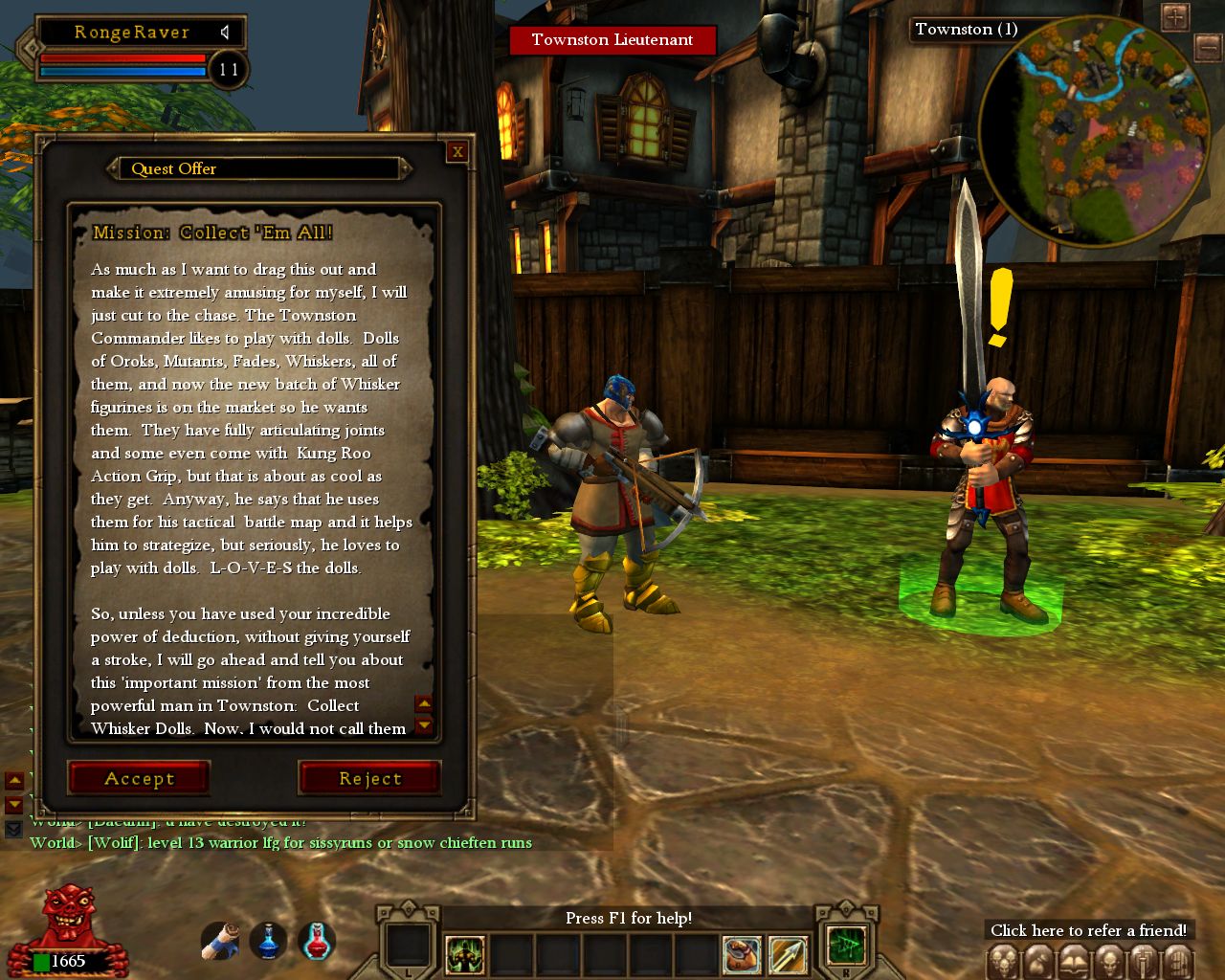Use the scroll item in the quick slots
The height and width of the screenshot is (980, 1225).
[220, 942]
